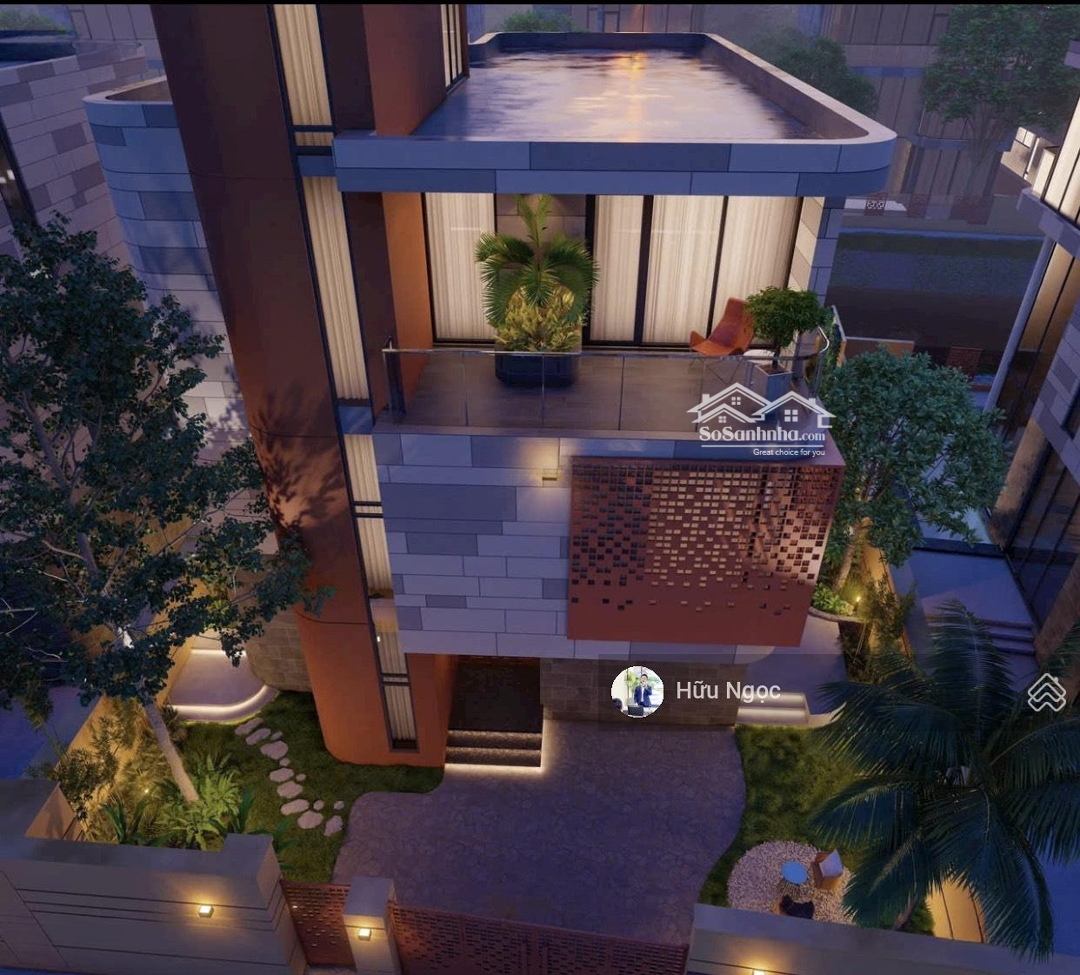Select the Hữu Ngọc name label

click(727, 691)
